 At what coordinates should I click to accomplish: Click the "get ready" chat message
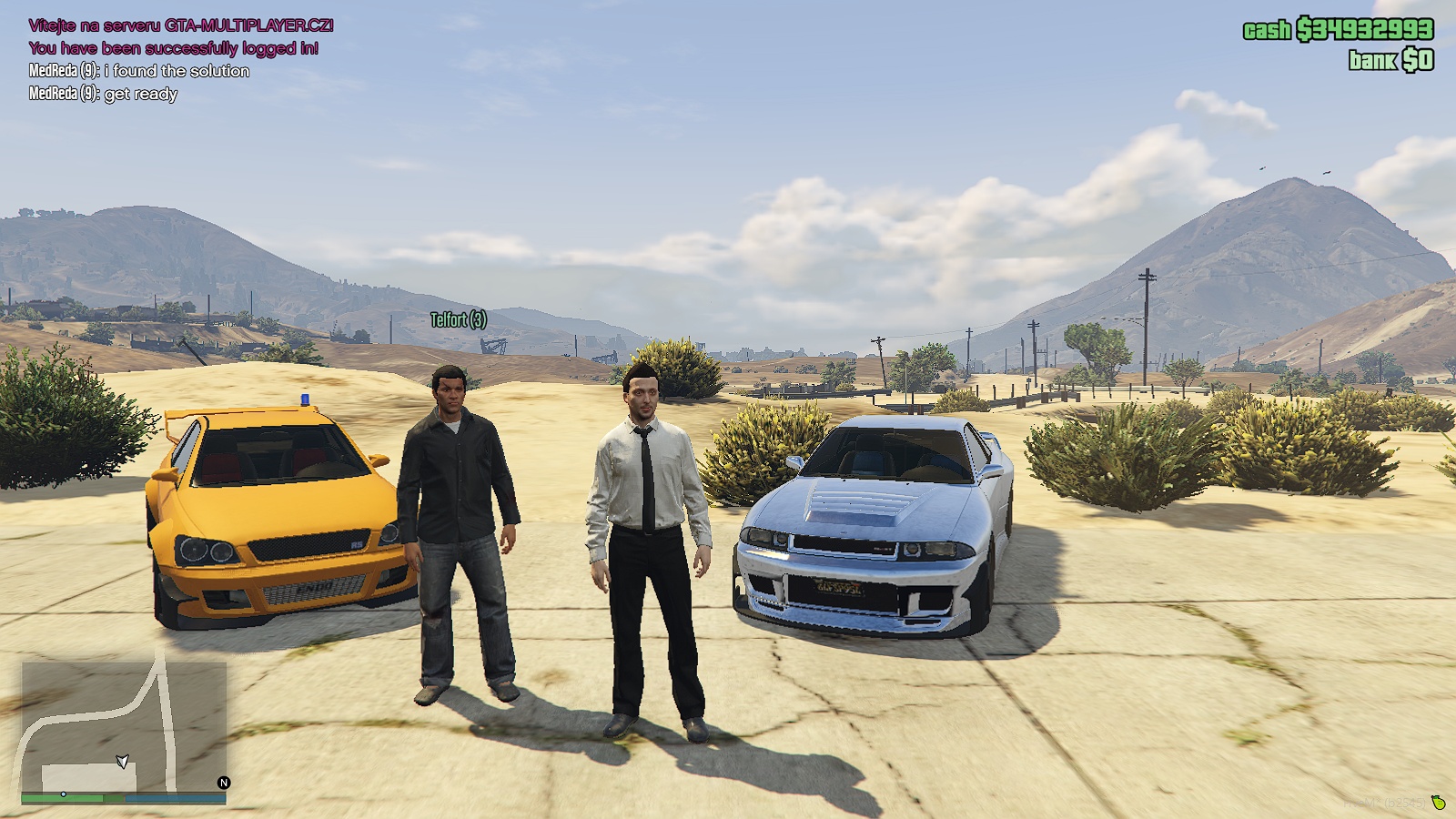tap(141, 94)
